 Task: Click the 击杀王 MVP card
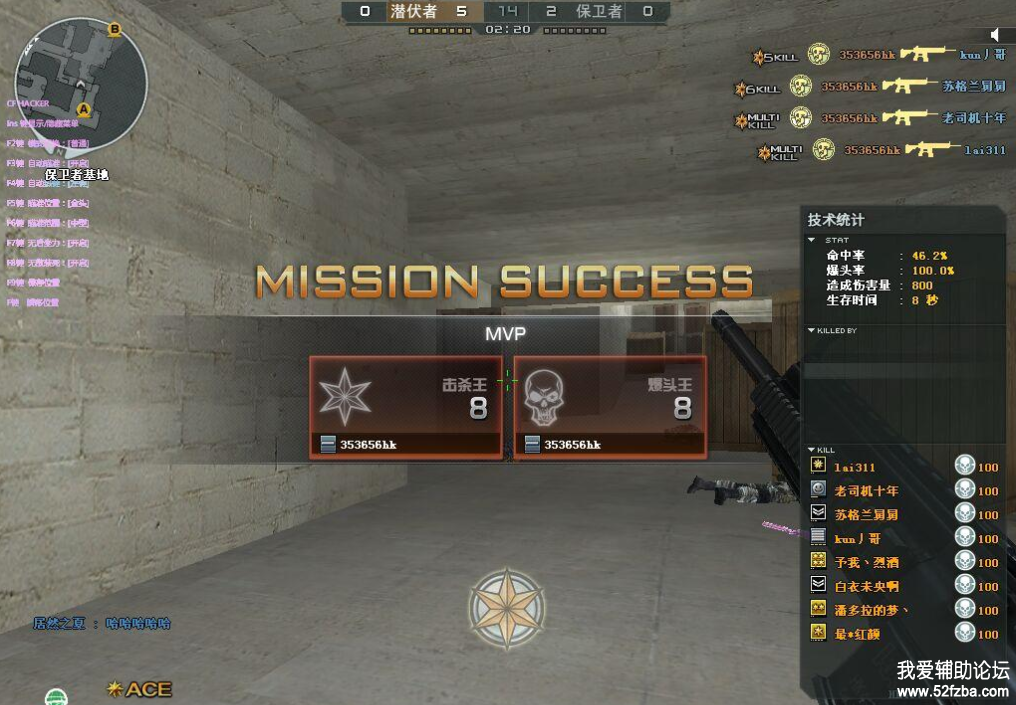(x=406, y=406)
